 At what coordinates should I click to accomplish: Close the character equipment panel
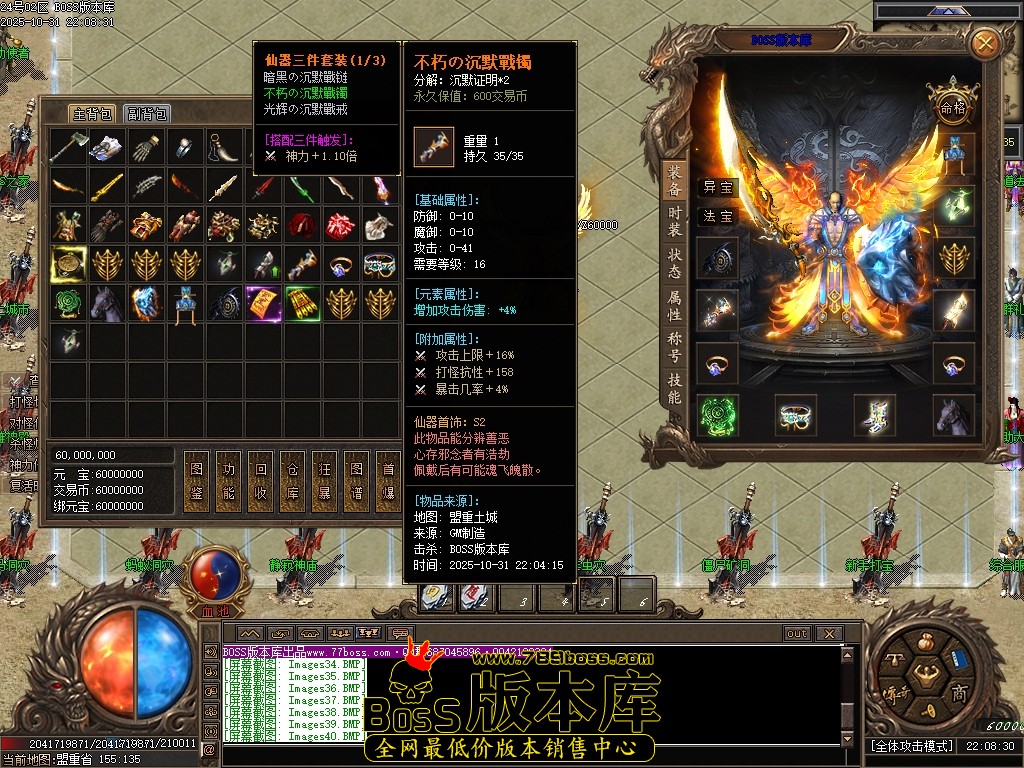click(x=985, y=43)
